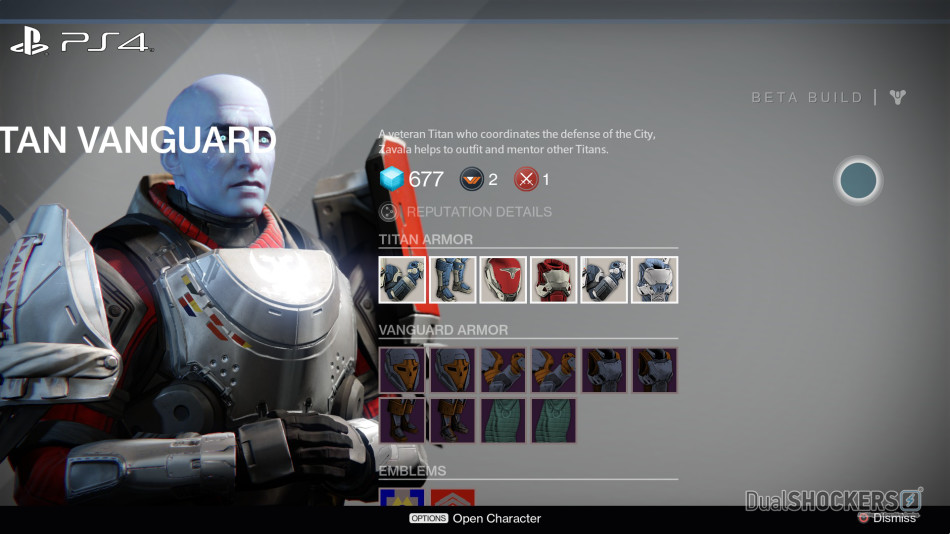Choose the red Titan helmet
This screenshot has height=534, width=950.
(503, 280)
